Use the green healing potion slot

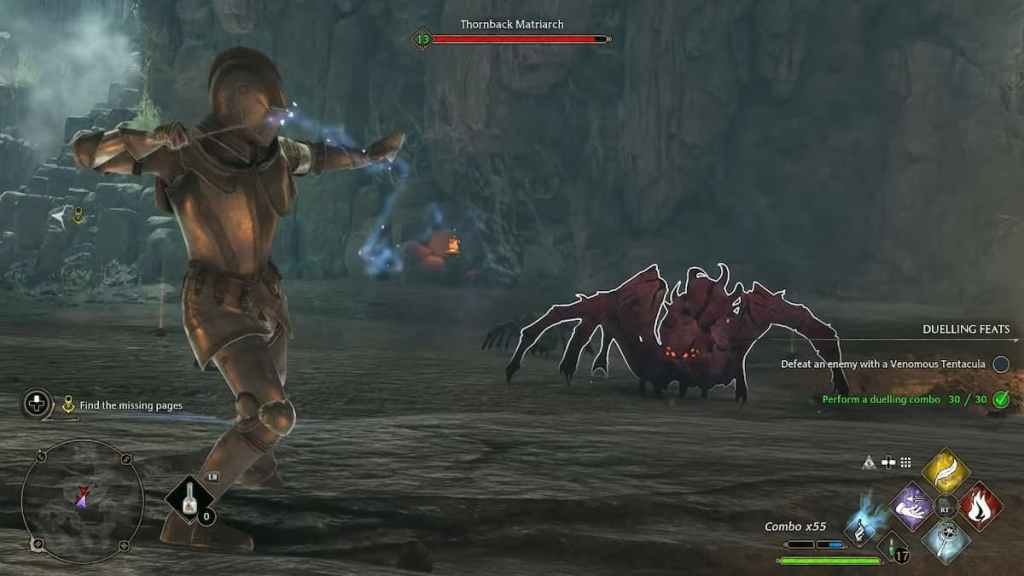(893, 547)
